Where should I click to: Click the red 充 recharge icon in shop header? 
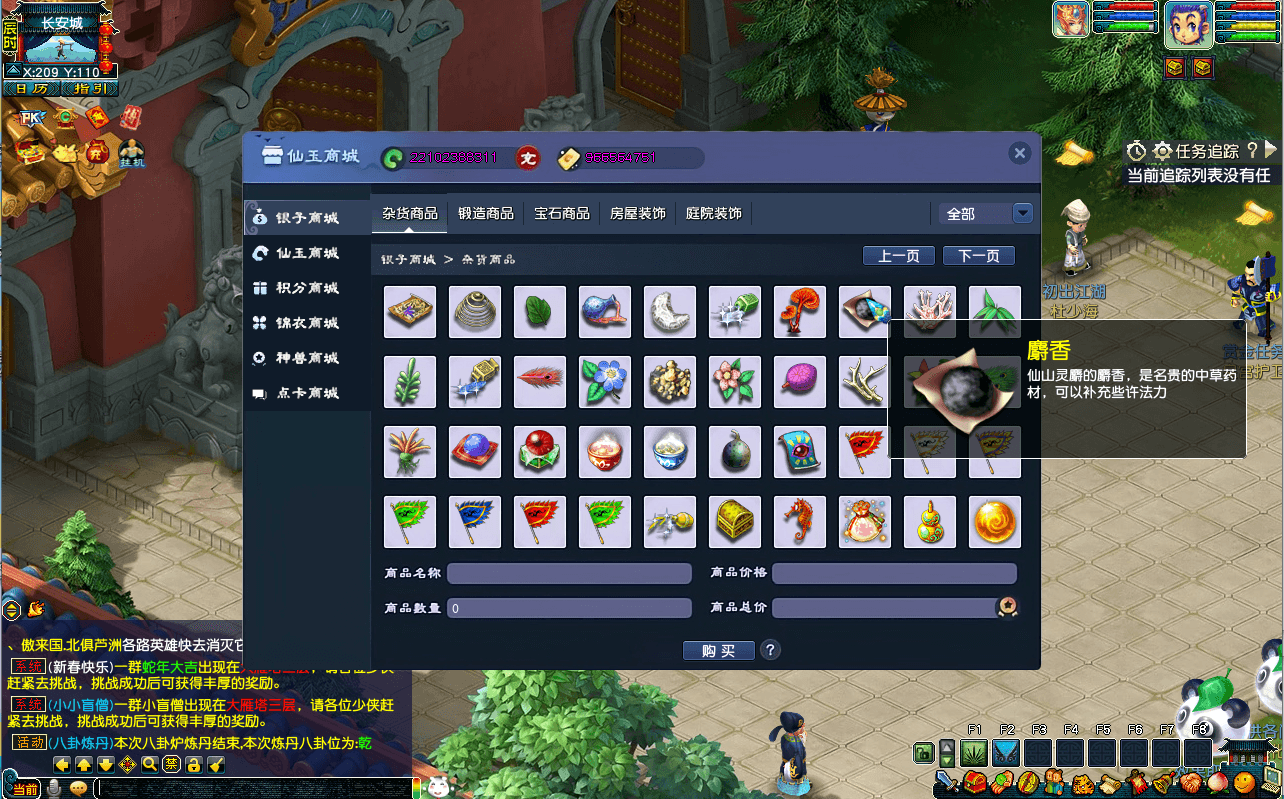528,158
